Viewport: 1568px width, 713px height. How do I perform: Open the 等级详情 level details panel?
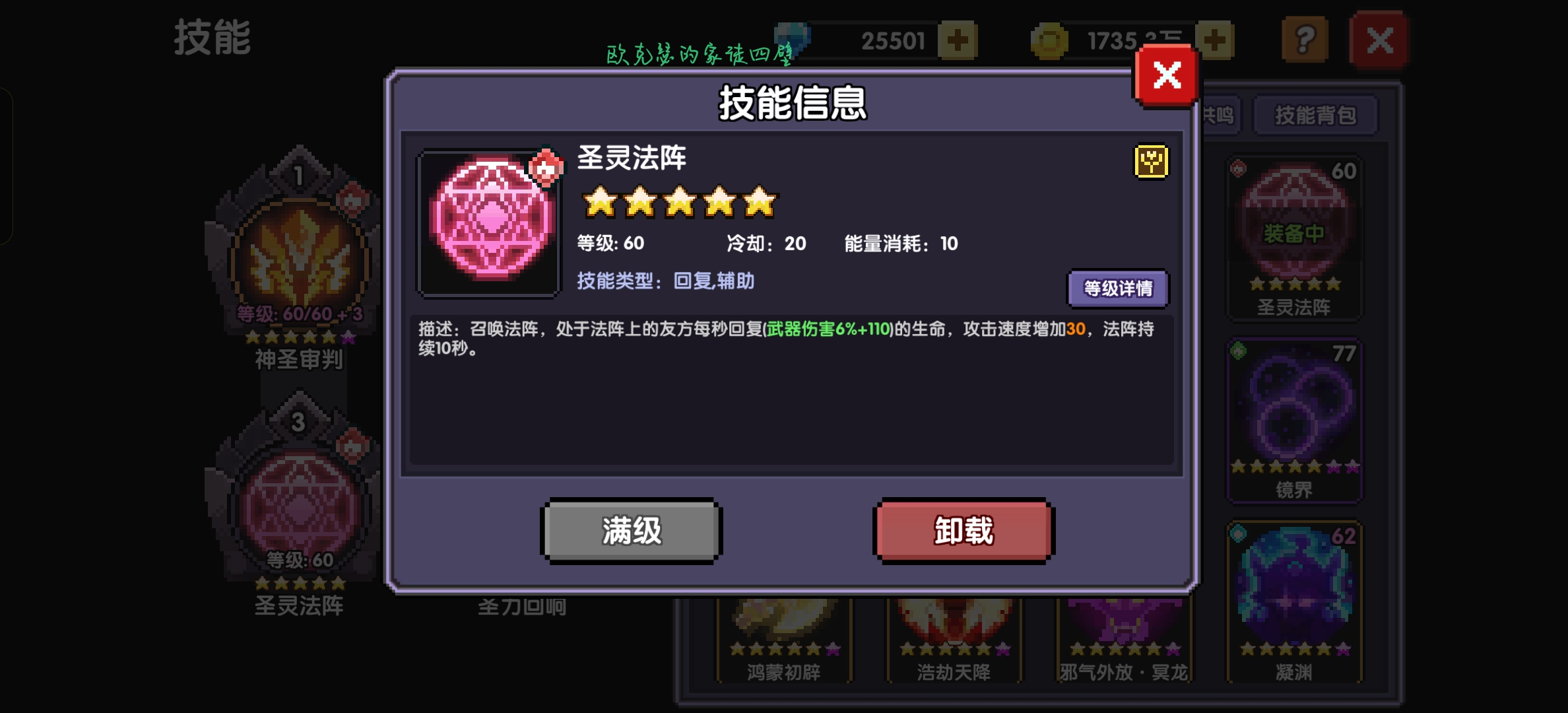click(1117, 289)
